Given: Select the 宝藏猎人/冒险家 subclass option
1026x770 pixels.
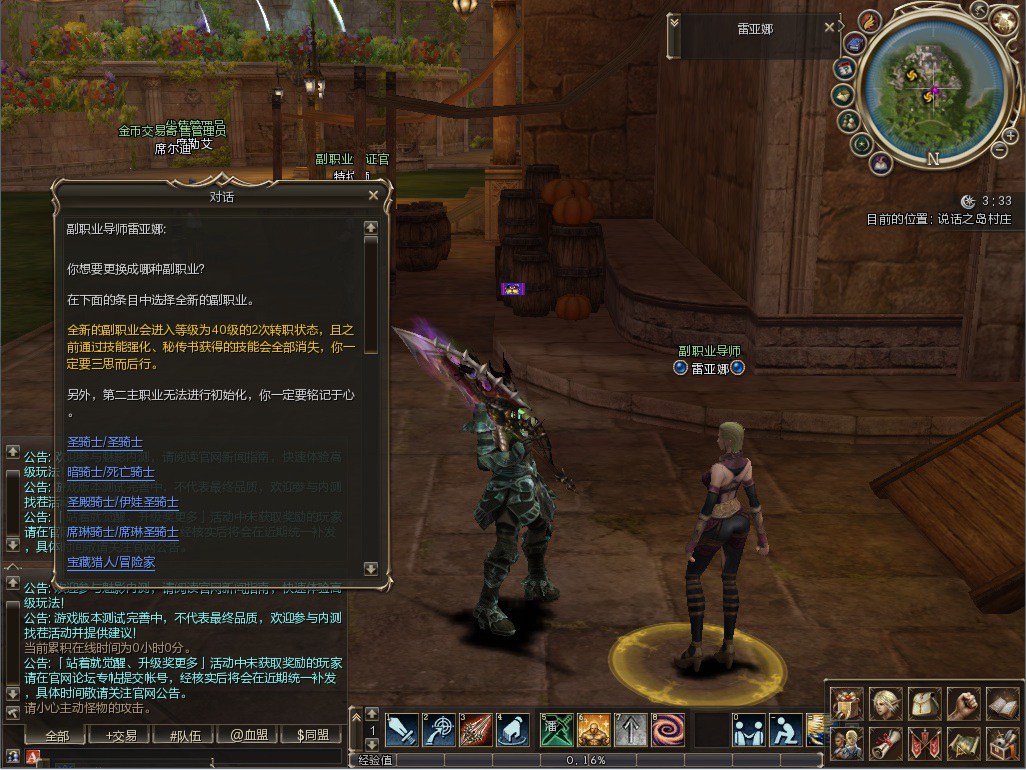Looking at the screenshot, I should pos(111,562).
